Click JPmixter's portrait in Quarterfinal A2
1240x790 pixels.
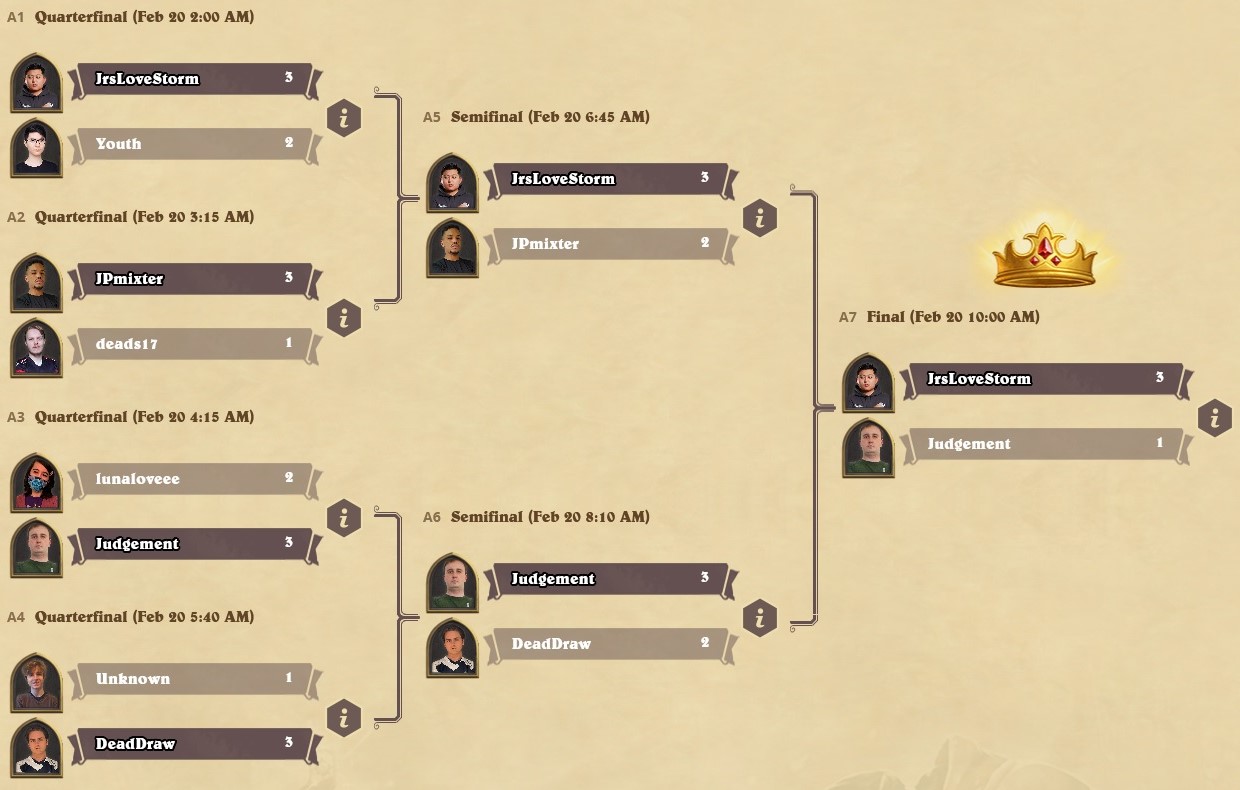tap(37, 283)
